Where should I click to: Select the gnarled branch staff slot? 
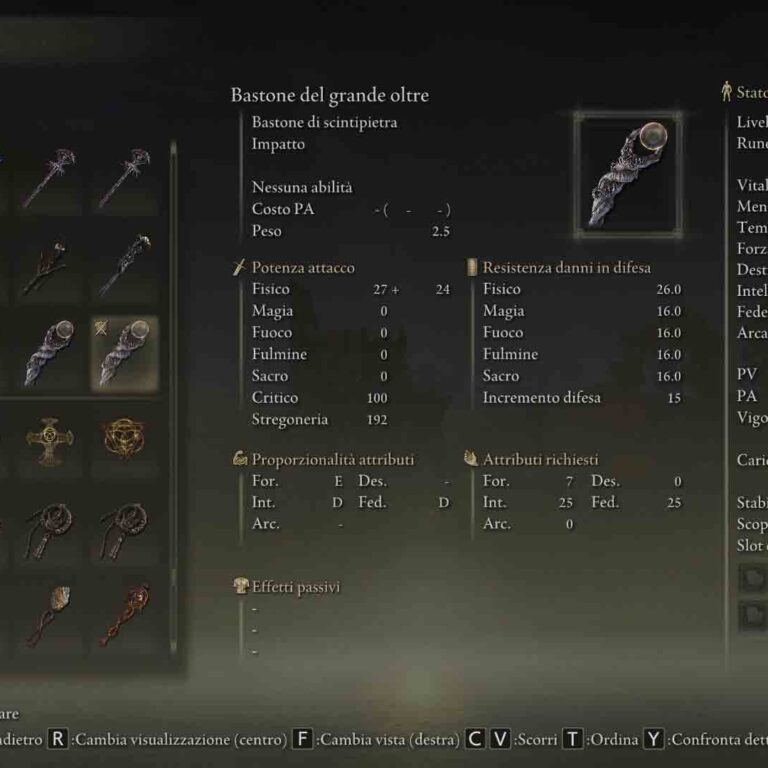tap(48, 266)
